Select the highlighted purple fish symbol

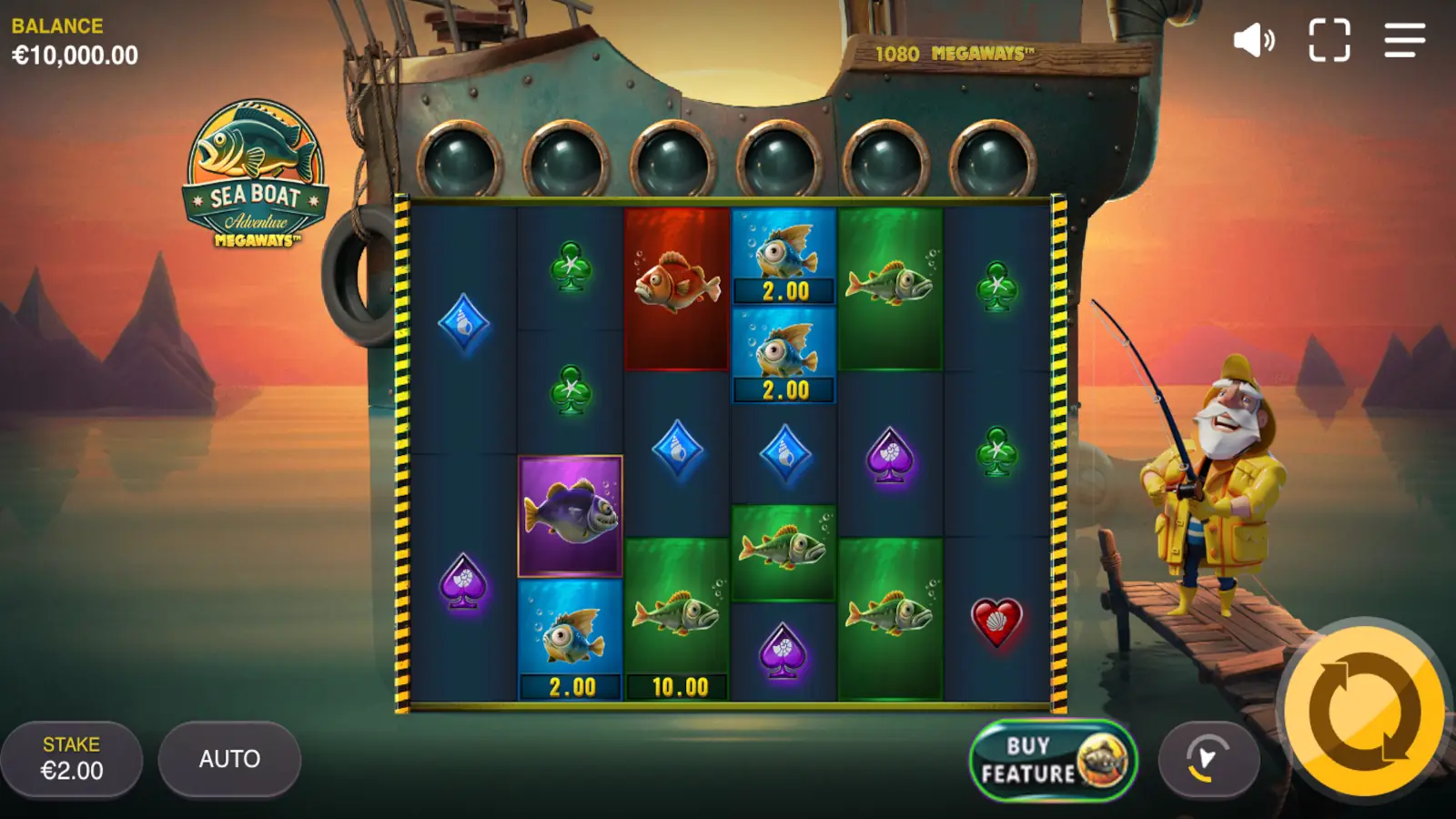(569, 514)
